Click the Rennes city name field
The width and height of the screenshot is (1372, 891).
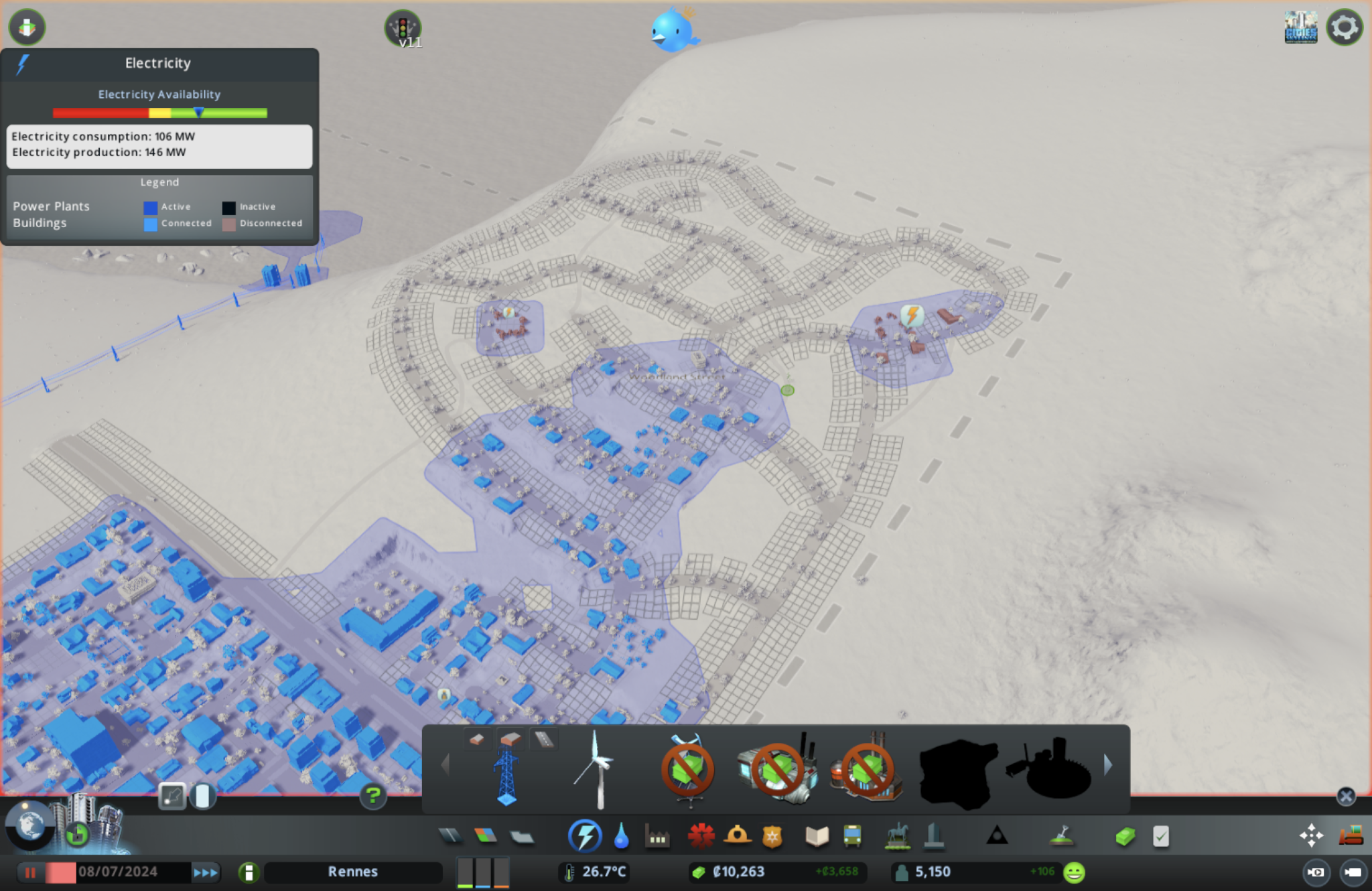[x=353, y=872]
